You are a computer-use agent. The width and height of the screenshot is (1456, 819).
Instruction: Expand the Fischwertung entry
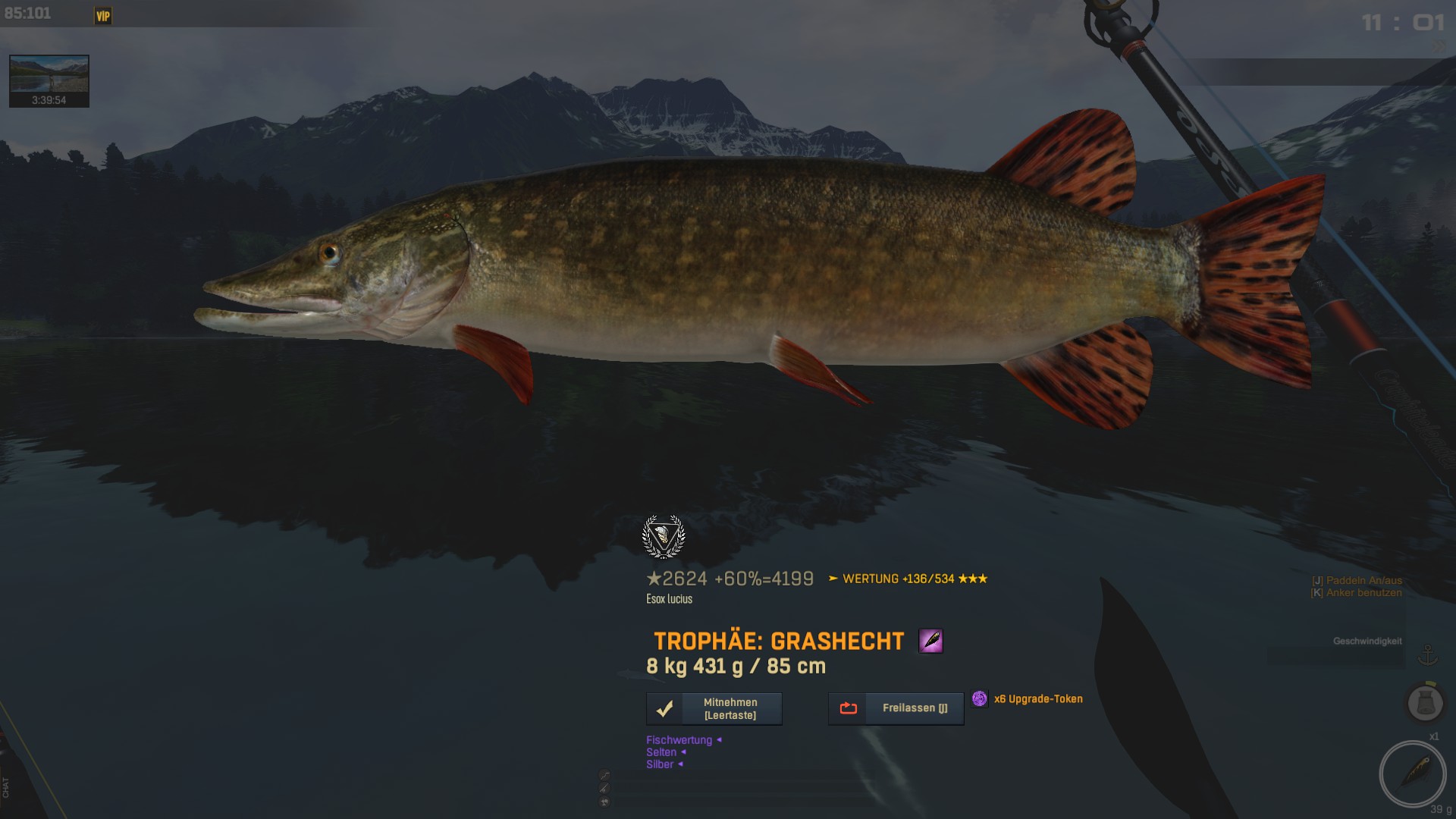click(679, 740)
